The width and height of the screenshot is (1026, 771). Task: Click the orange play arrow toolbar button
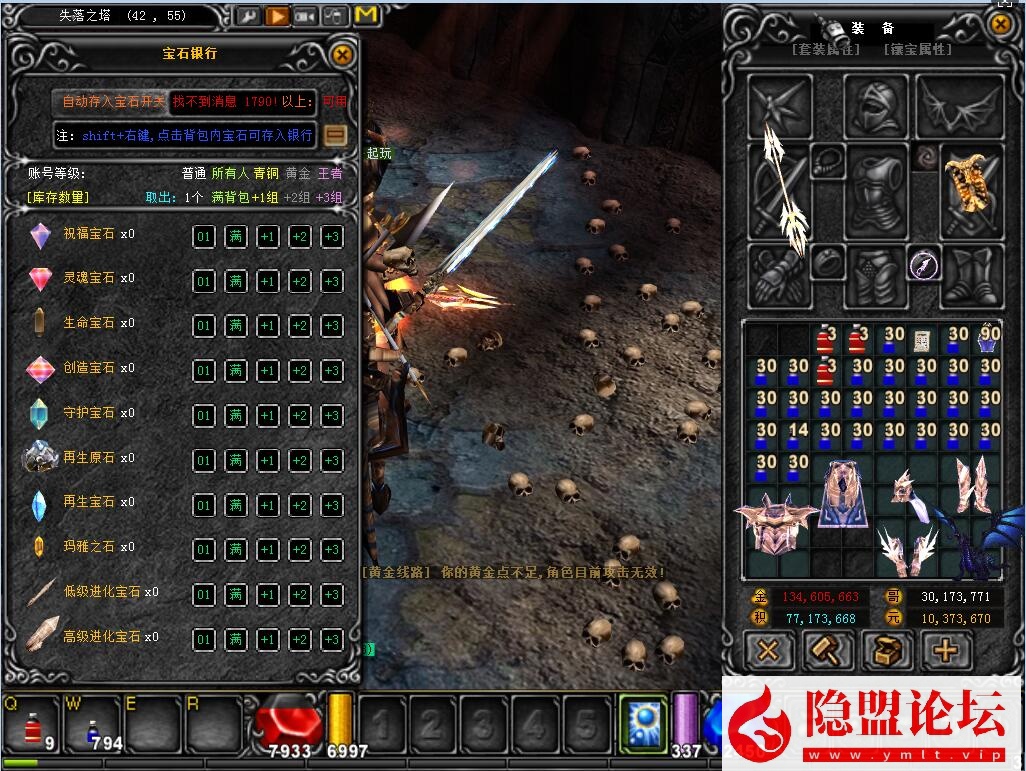(x=277, y=16)
